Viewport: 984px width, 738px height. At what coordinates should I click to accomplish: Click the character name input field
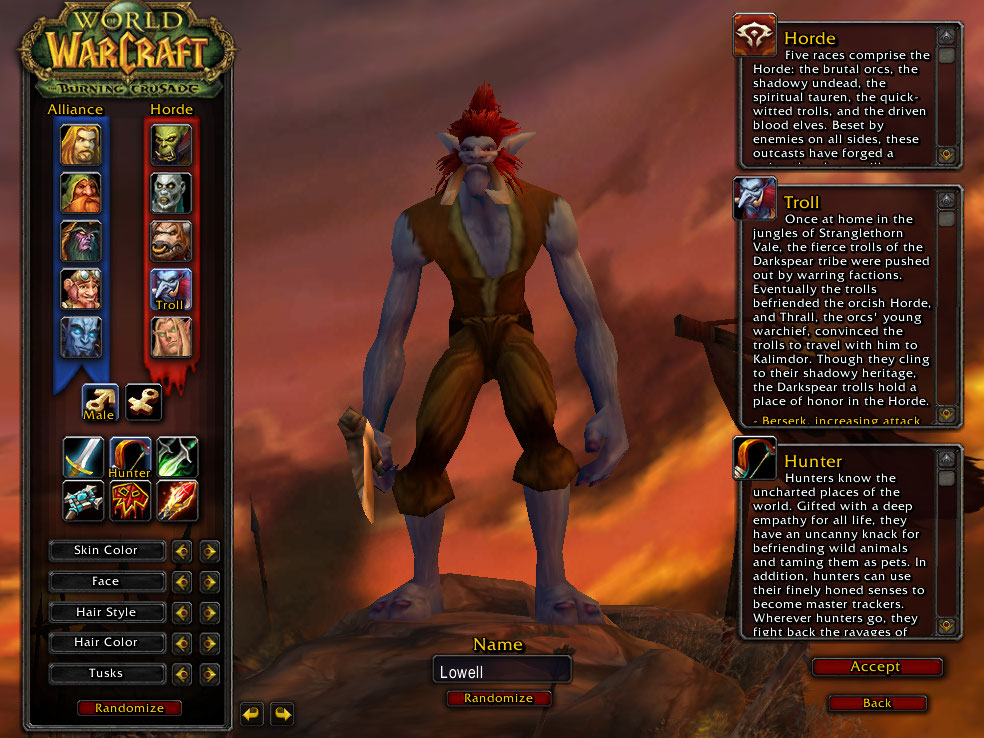pos(501,672)
